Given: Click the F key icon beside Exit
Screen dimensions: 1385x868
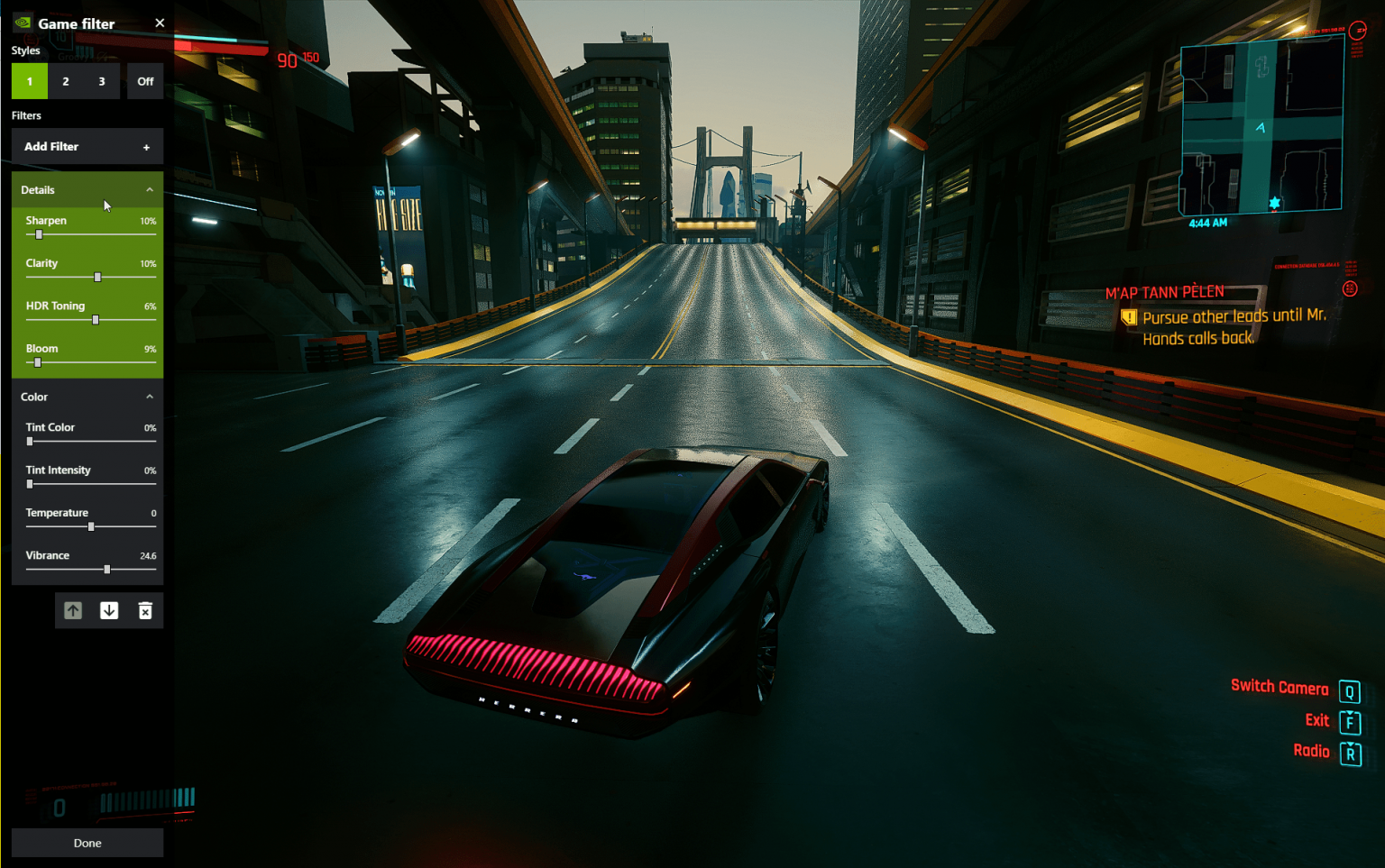Looking at the screenshot, I should pos(1349,721).
